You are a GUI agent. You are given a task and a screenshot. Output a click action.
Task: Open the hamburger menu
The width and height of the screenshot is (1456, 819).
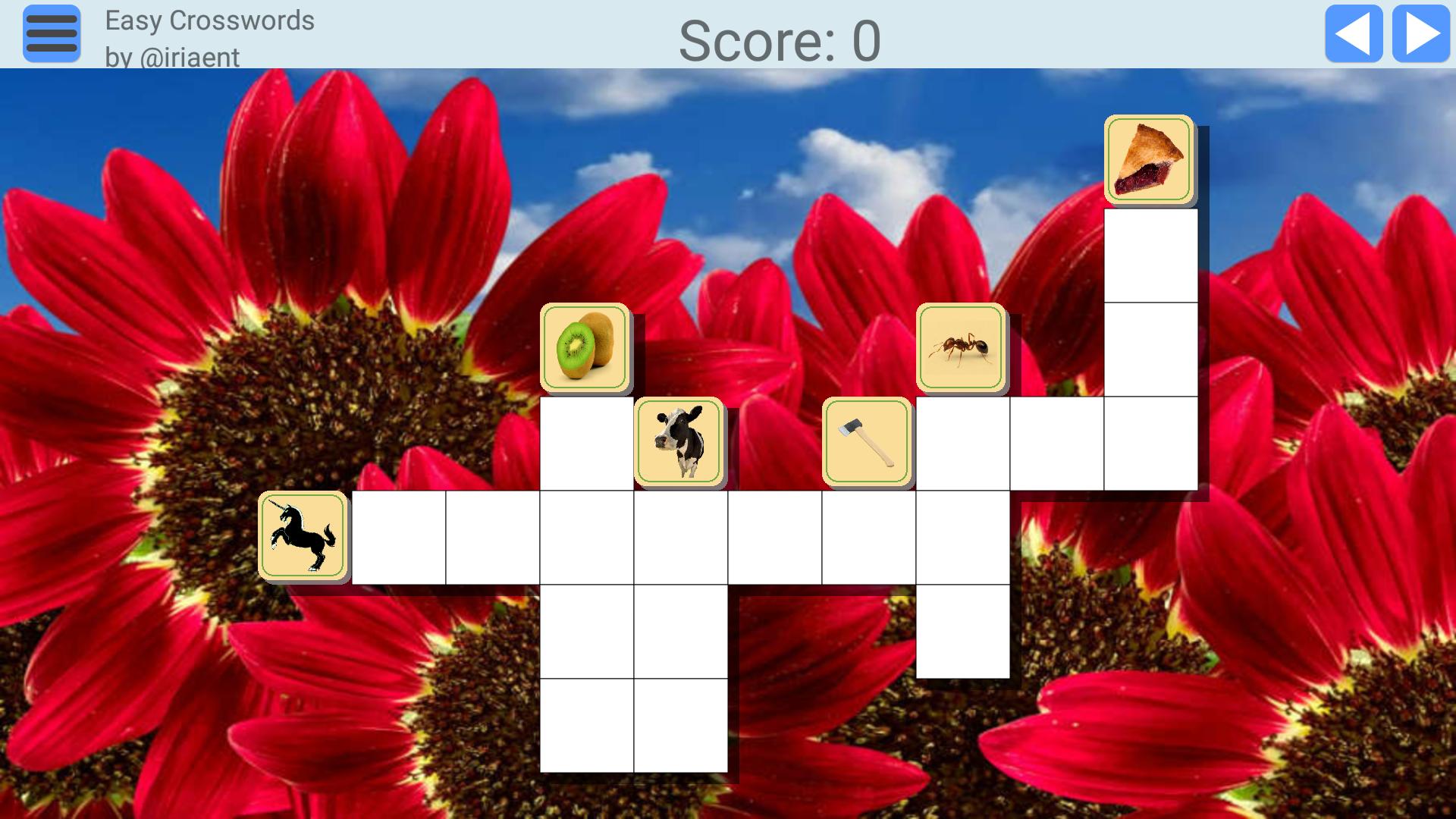coord(51,33)
